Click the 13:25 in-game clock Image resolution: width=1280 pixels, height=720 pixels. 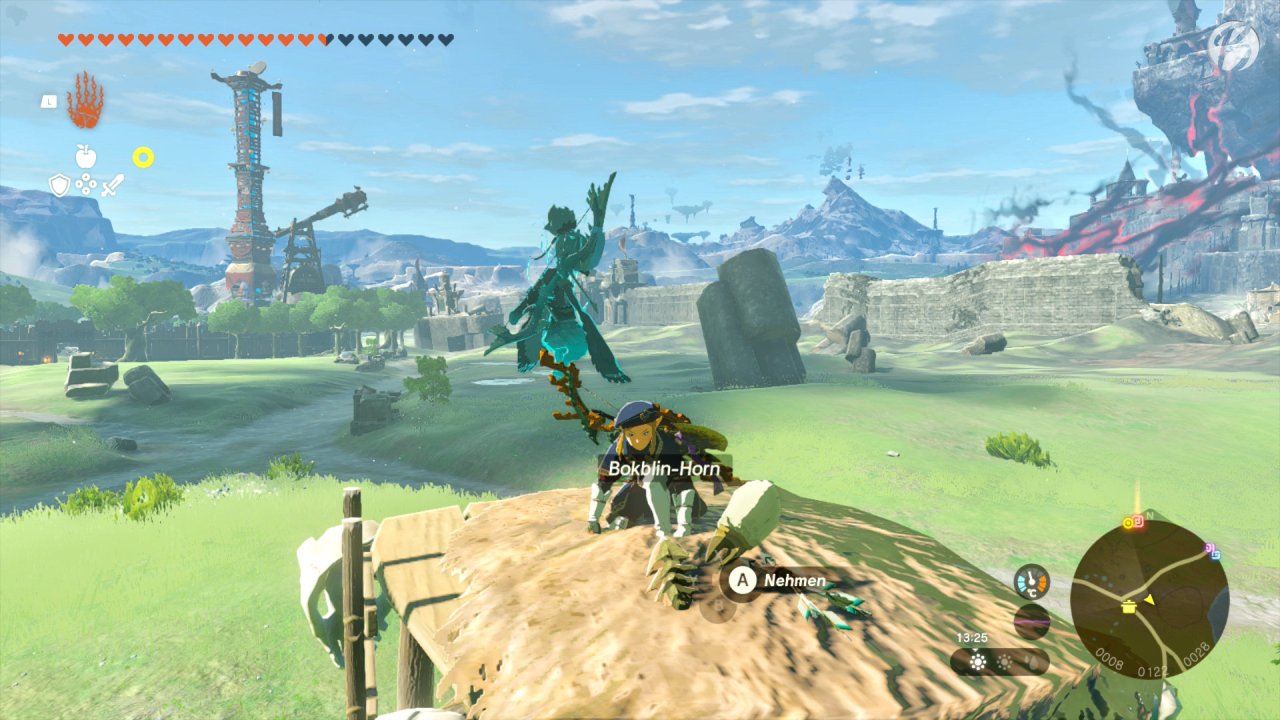971,637
